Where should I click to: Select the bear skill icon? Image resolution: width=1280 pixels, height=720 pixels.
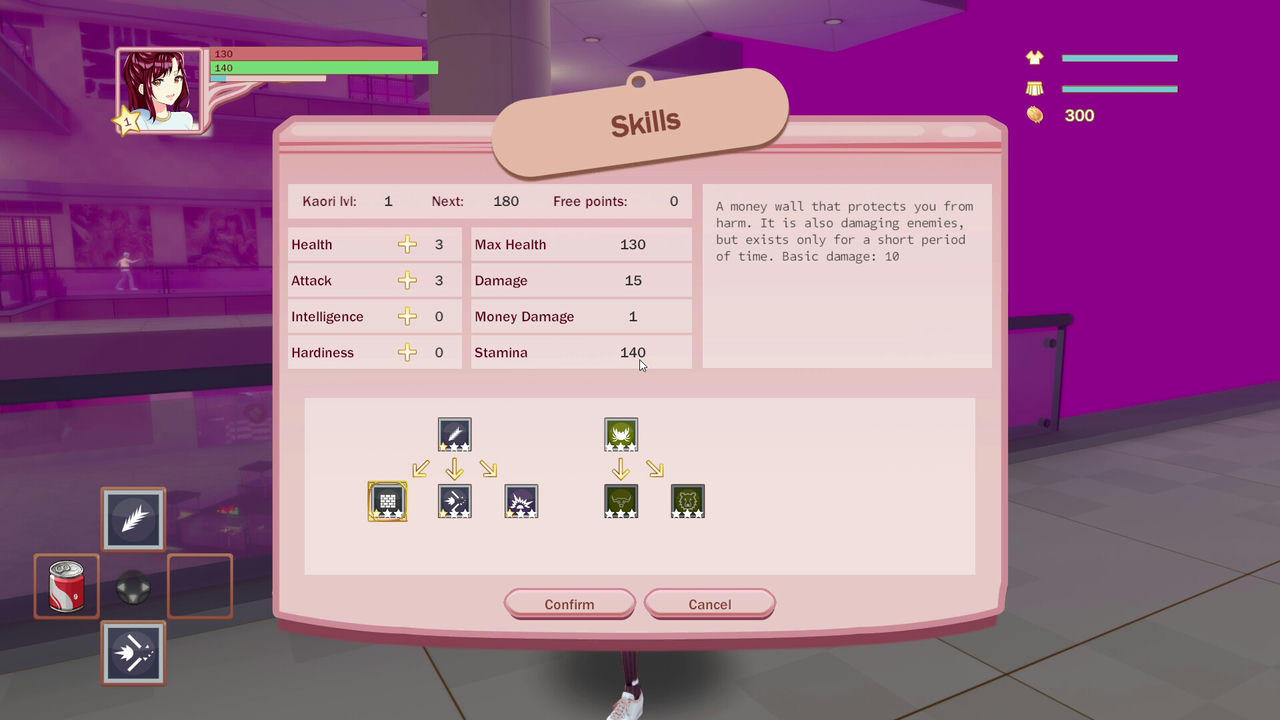click(x=687, y=501)
